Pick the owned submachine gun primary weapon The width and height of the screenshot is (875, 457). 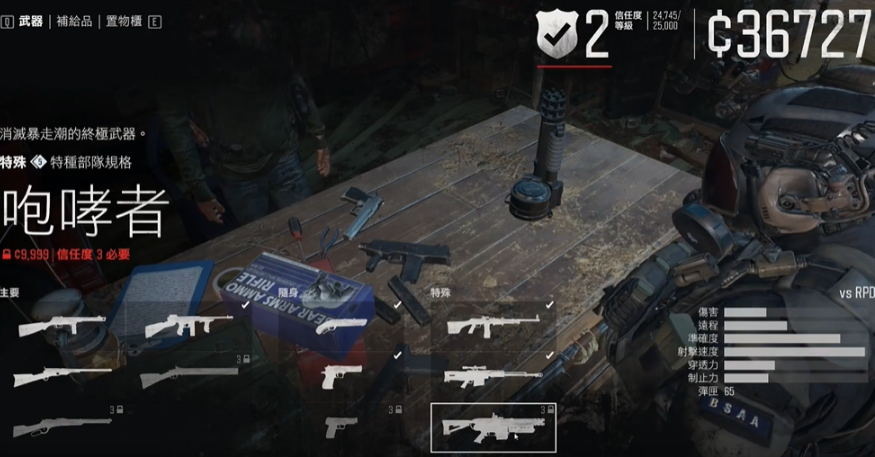click(62, 326)
